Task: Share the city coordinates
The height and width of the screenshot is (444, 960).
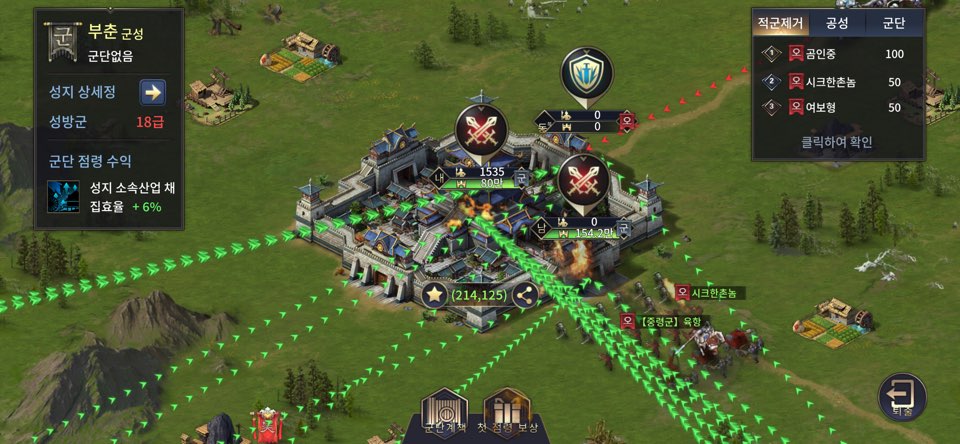Action: tap(523, 295)
